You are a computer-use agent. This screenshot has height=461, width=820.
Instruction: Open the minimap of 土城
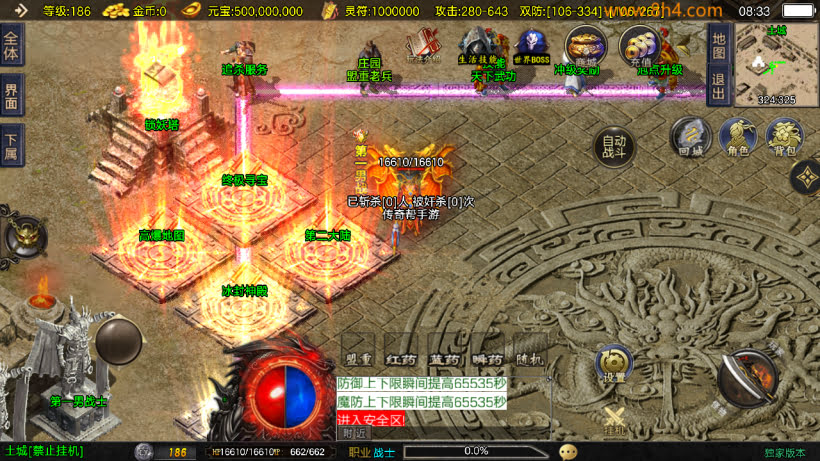click(x=775, y=62)
